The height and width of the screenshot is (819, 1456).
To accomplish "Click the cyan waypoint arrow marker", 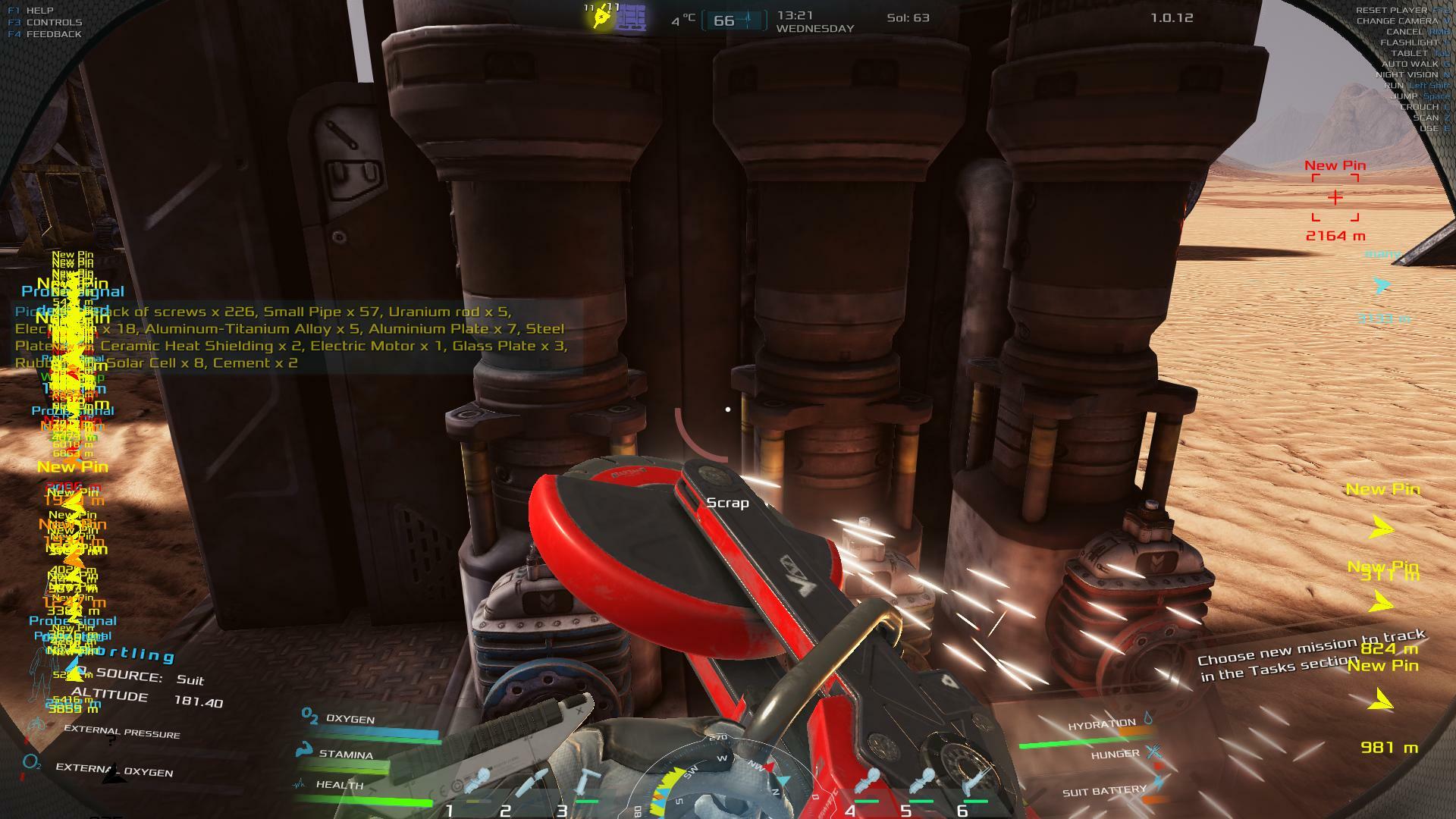I will (1382, 286).
